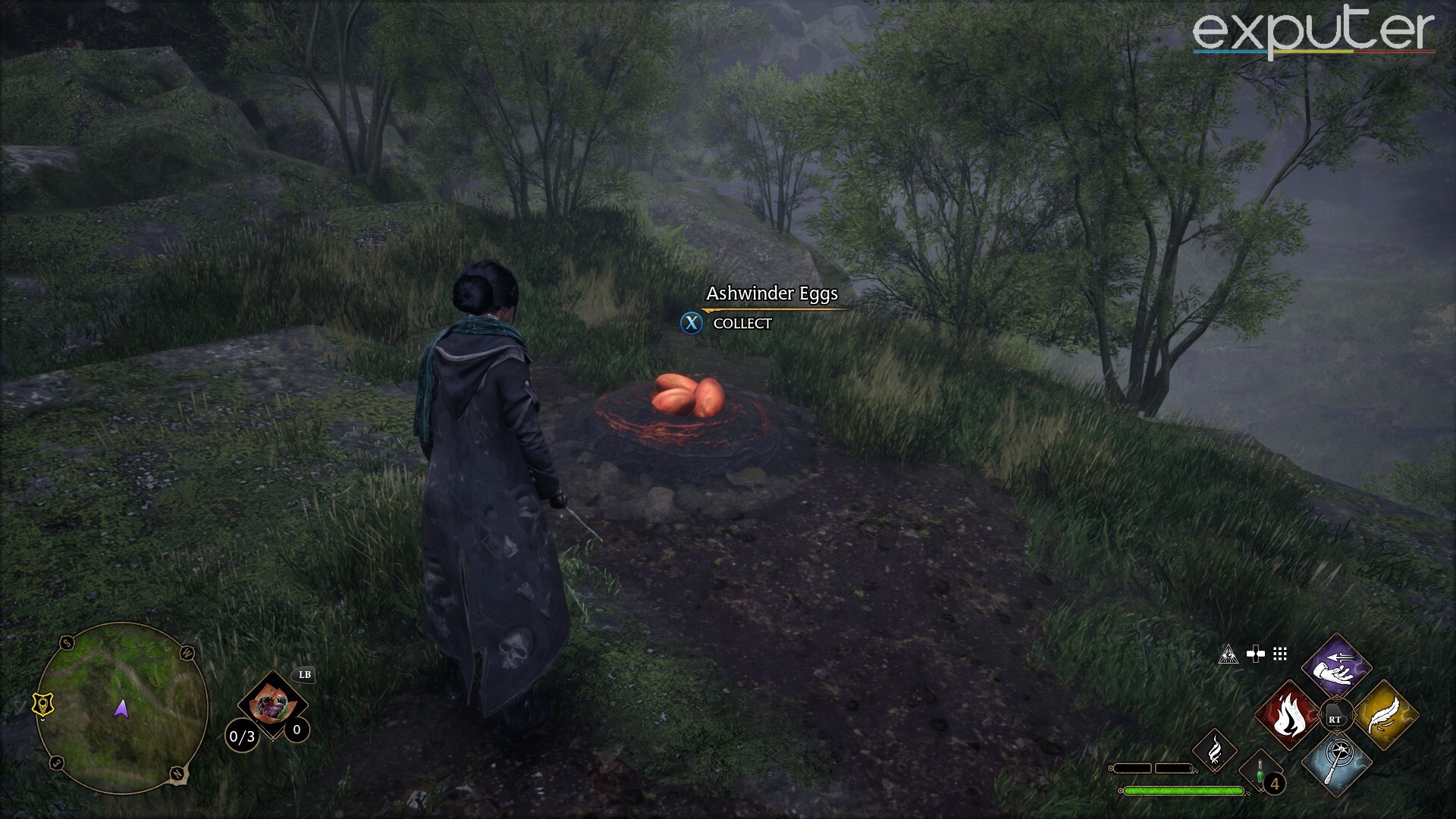Screen dimensions: 1456x819
Task: Select the yellow quest marker on minimap
Action: click(45, 704)
